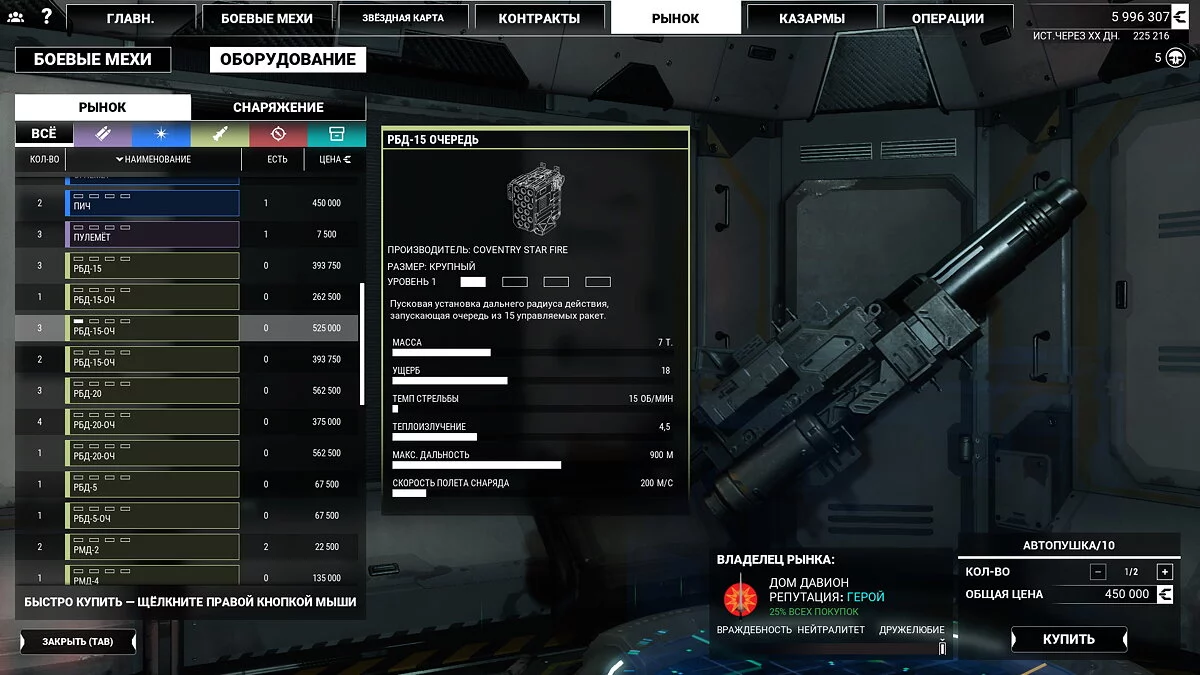The image size is (1200, 675).
Task: Go to the ЗВЁЗДНАЯ КАРТА star map
Action: coord(404,18)
